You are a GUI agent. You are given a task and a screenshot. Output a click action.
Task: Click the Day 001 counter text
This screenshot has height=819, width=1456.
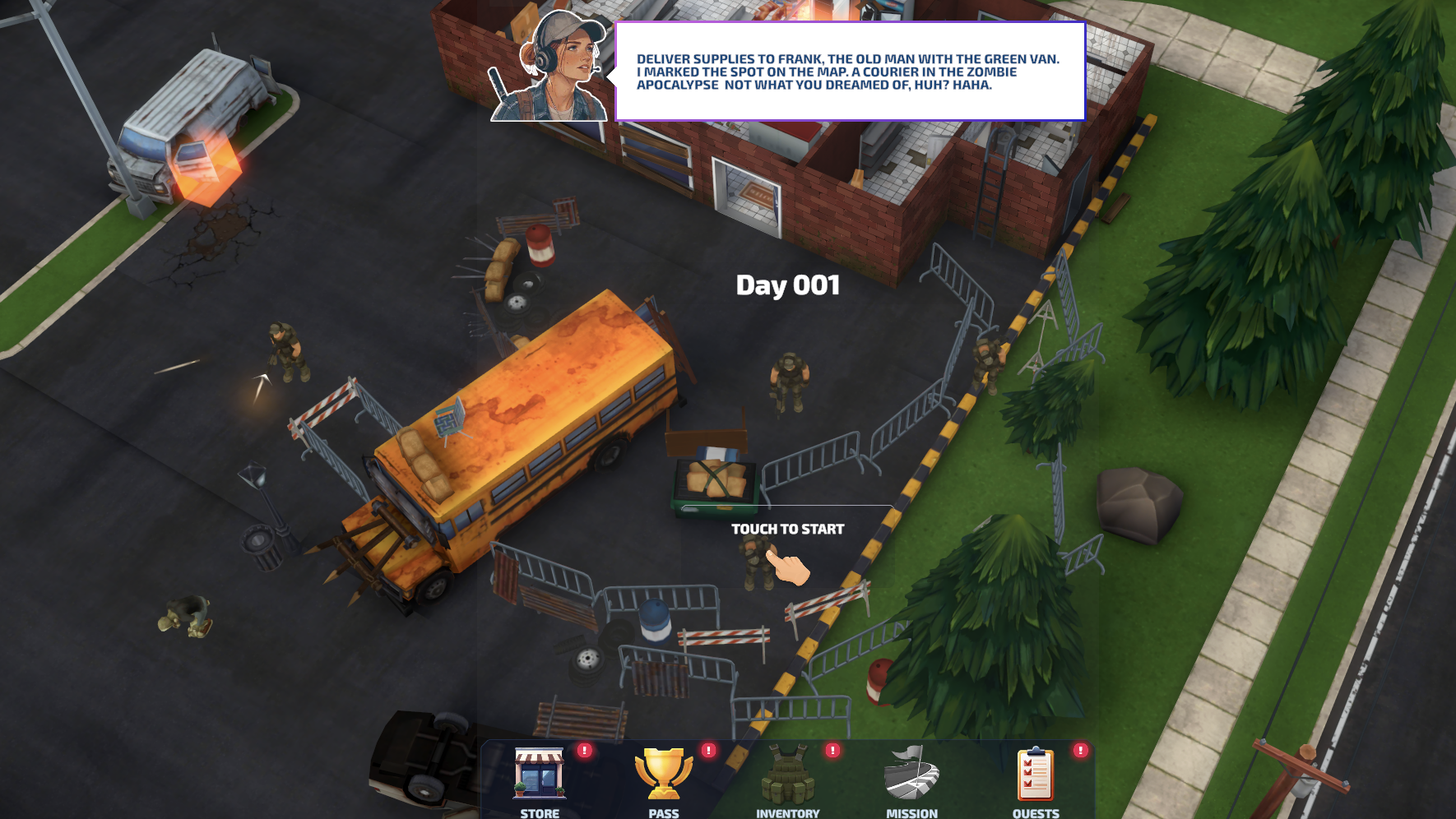point(787,285)
